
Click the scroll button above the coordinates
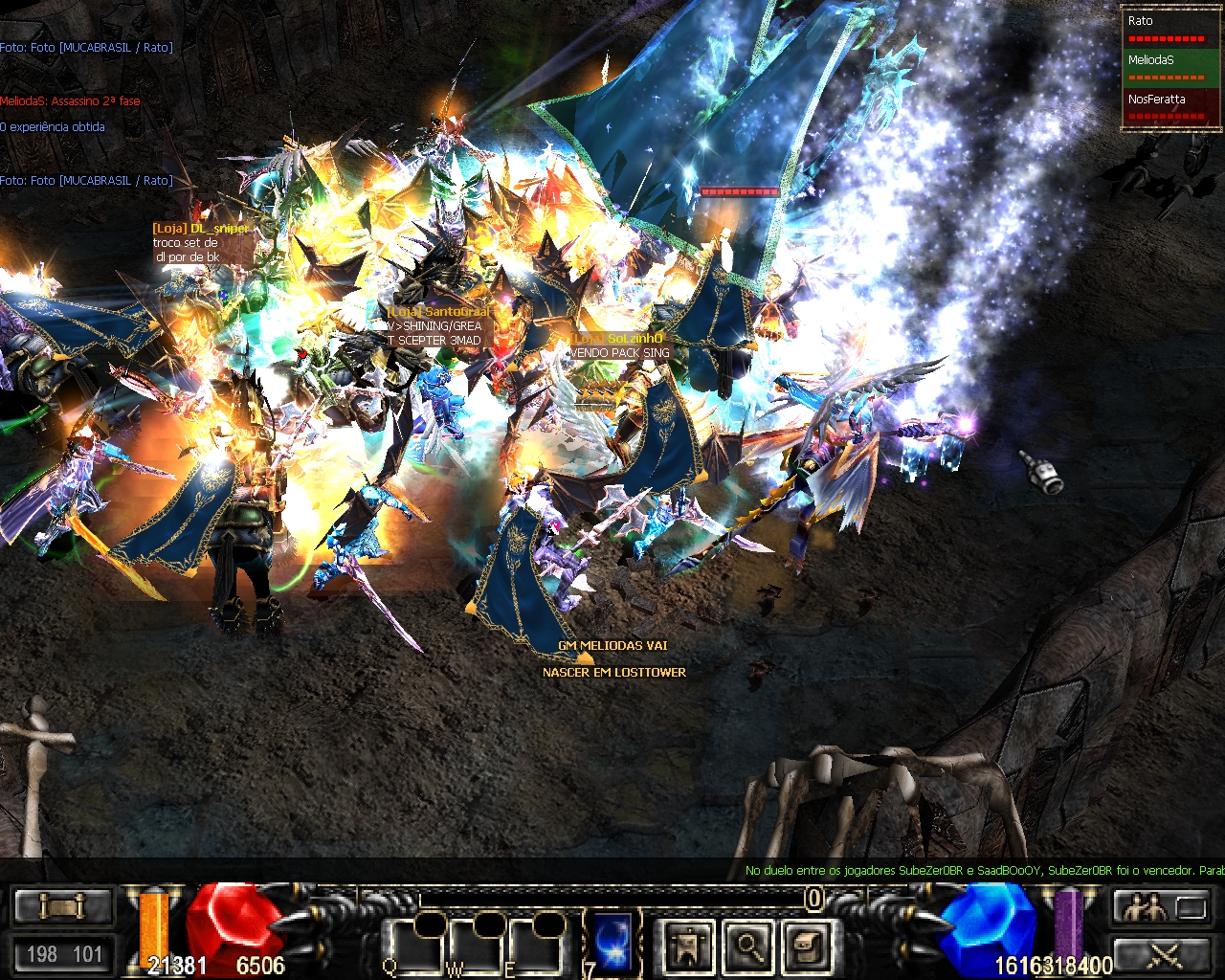[x=63, y=905]
